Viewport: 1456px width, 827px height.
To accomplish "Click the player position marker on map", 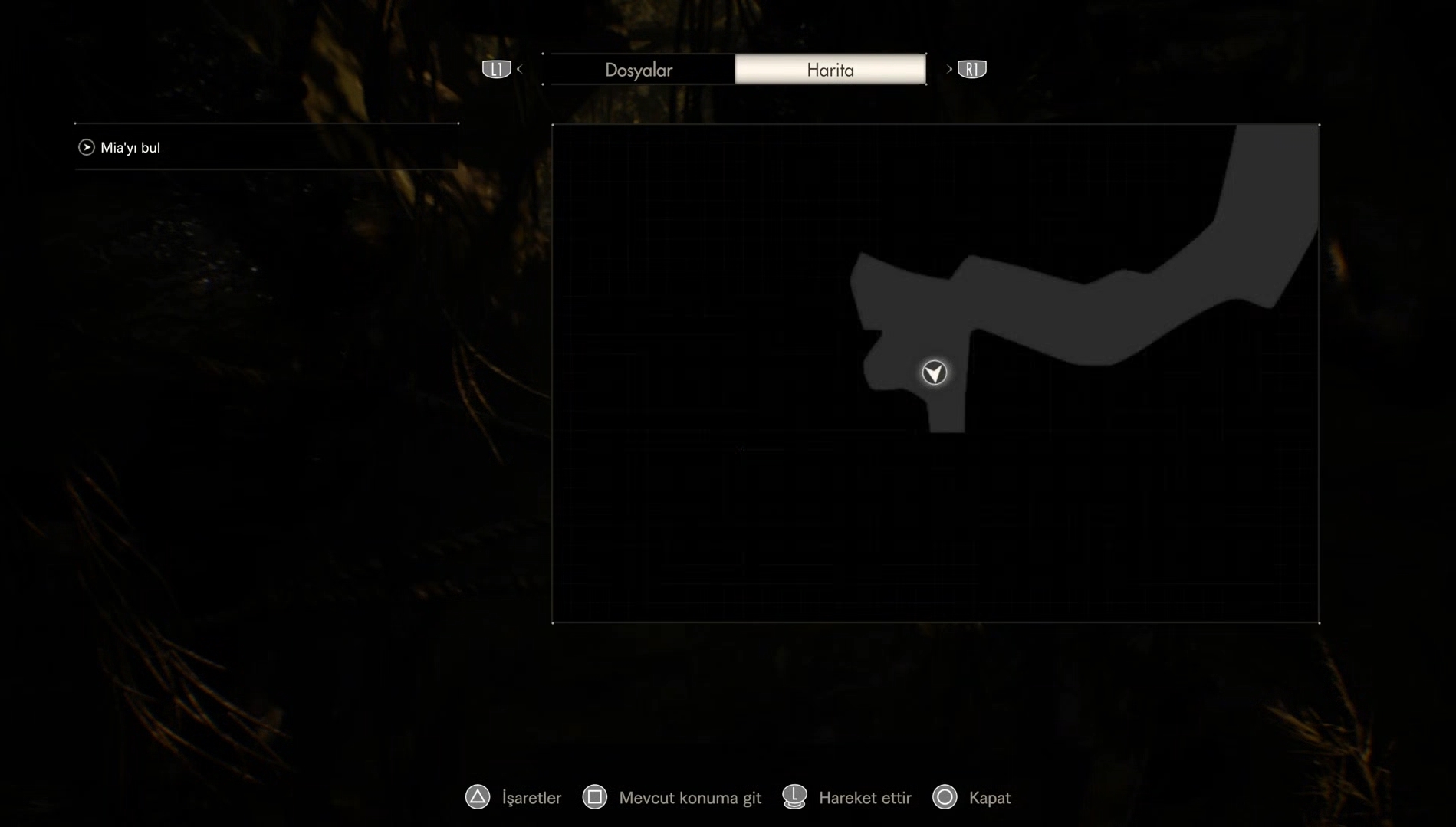I will click(934, 372).
